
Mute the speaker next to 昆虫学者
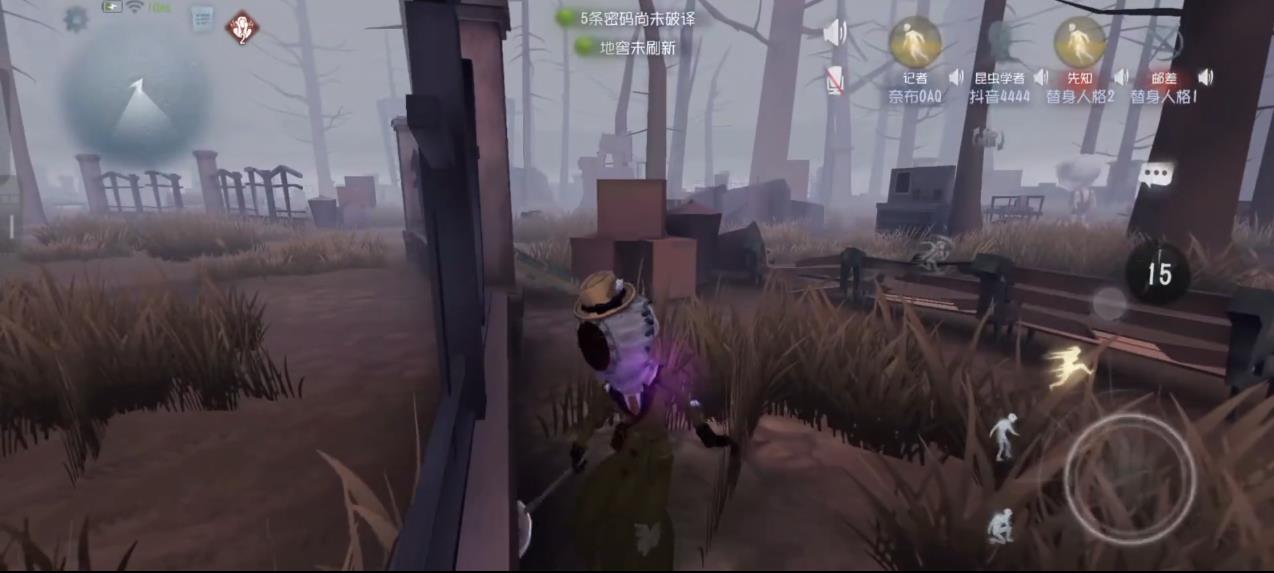(x=1040, y=77)
